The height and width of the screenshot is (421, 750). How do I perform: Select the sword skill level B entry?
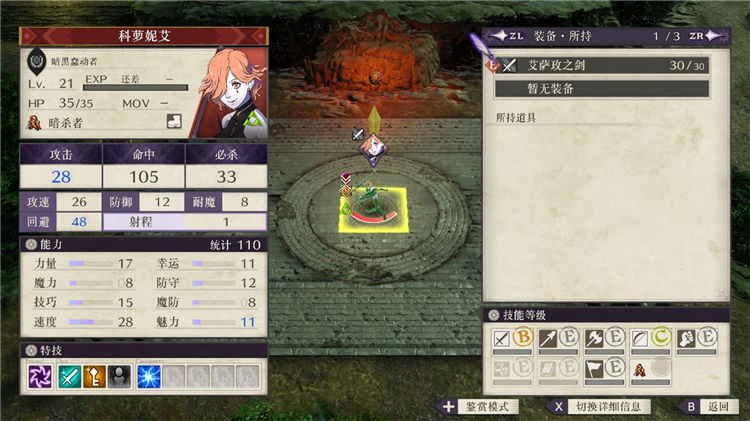(512, 340)
